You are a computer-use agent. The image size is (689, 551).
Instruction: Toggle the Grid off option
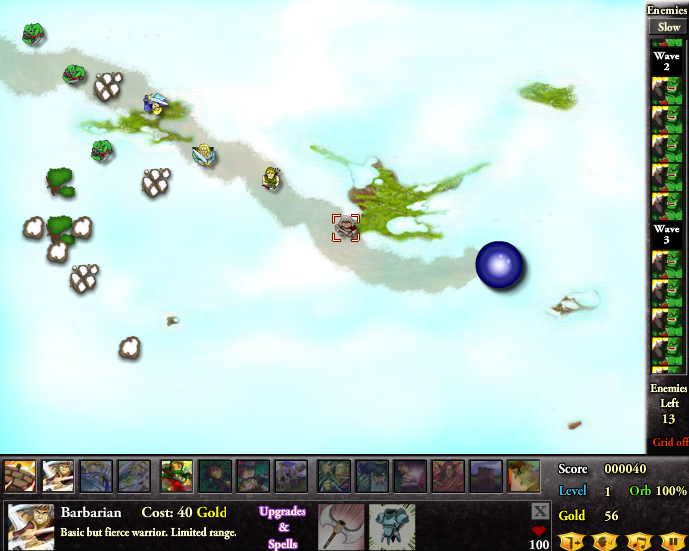(669, 442)
